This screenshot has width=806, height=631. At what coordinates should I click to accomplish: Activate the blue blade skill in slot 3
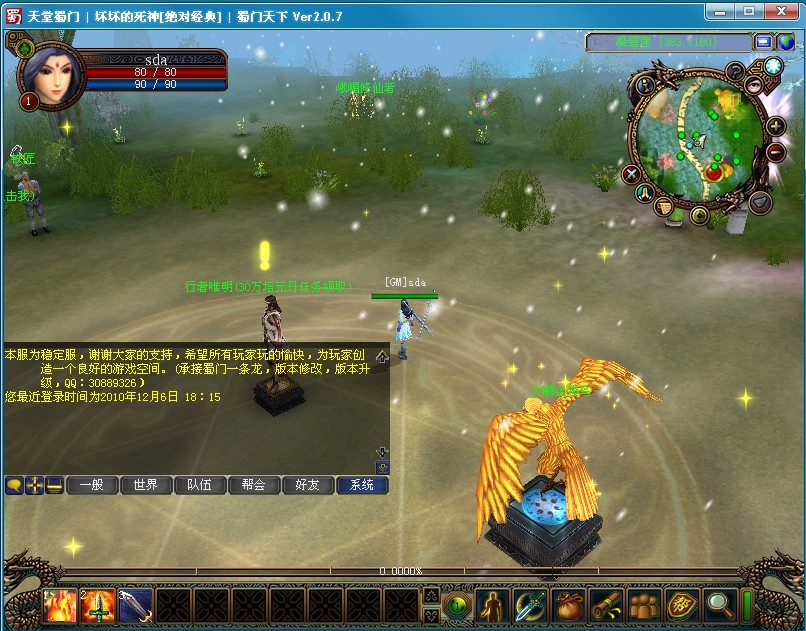(135, 605)
